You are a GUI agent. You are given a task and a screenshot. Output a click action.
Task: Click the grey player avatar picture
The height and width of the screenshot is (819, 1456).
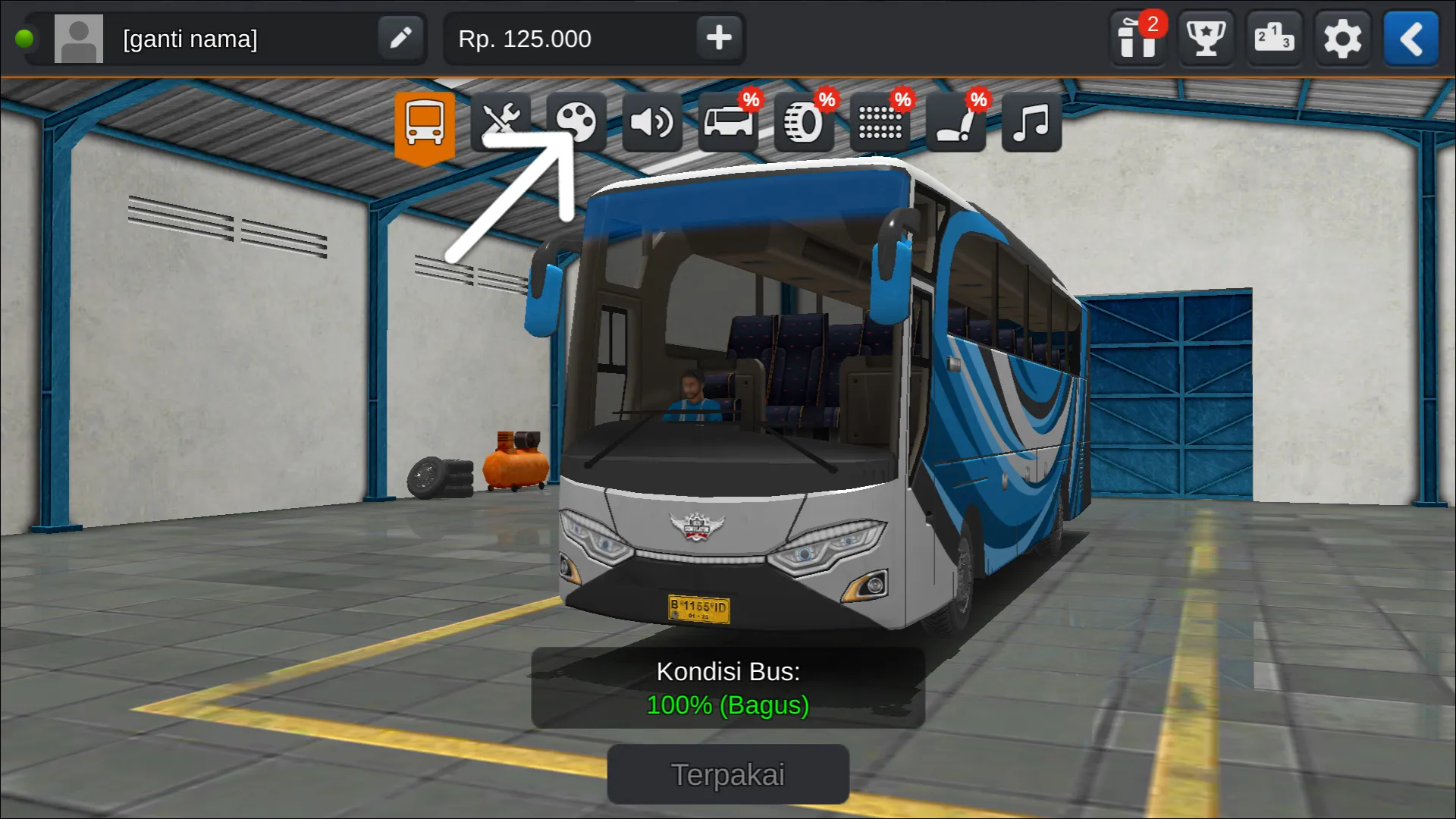point(79,38)
